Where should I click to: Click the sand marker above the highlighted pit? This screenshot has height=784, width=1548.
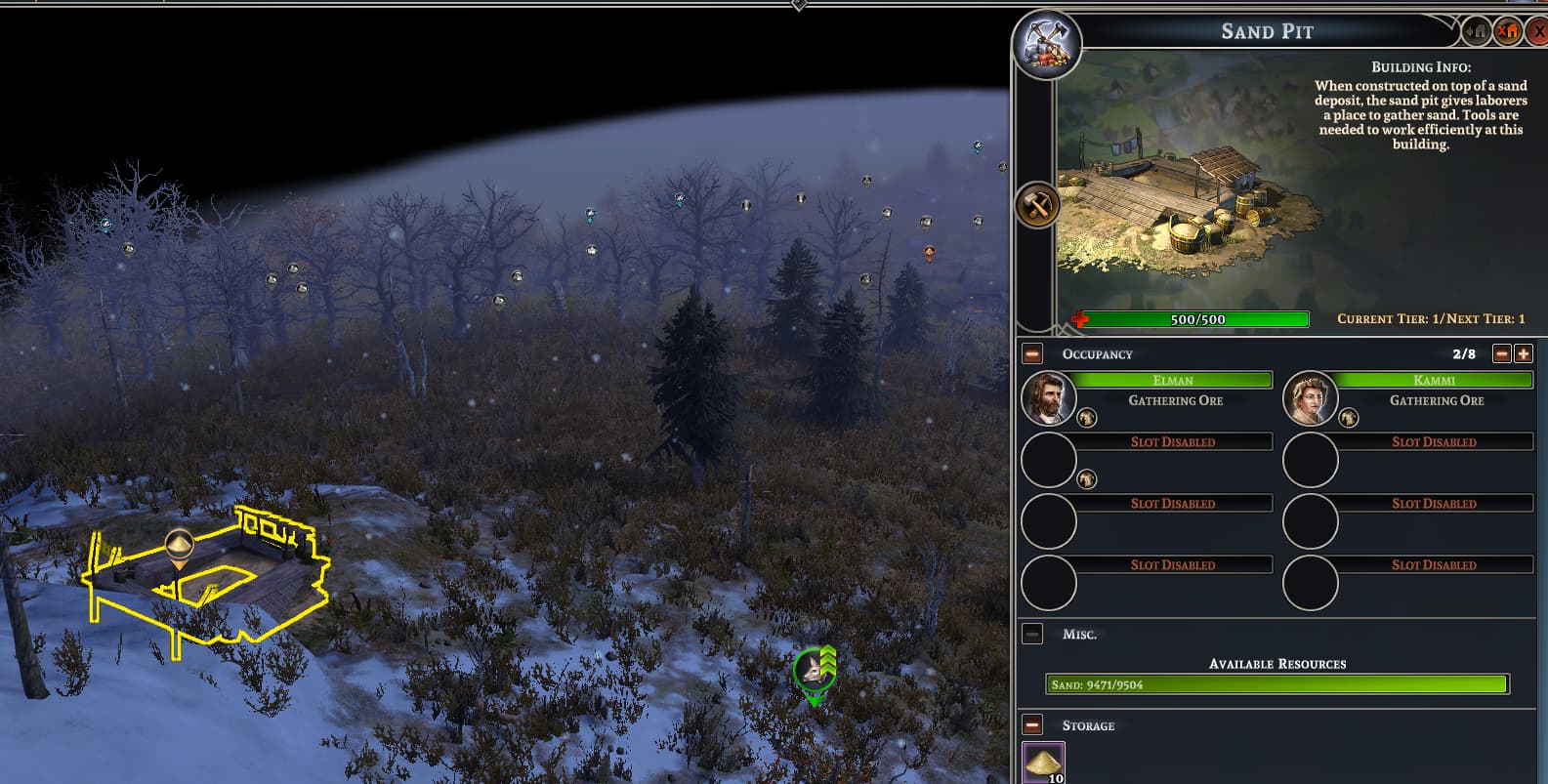pyautogui.click(x=179, y=547)
